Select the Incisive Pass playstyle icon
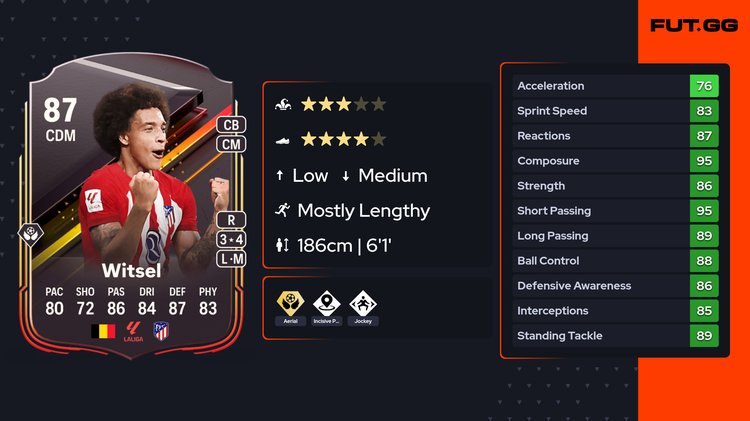This screenshot has height=421, width=750. click(x=326, y=305)
